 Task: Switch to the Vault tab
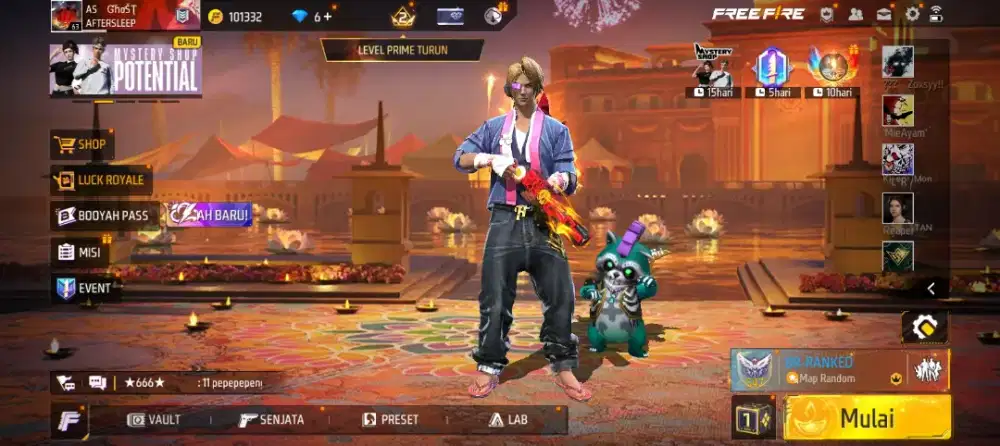pyautogui.click(x=154, y=420)
